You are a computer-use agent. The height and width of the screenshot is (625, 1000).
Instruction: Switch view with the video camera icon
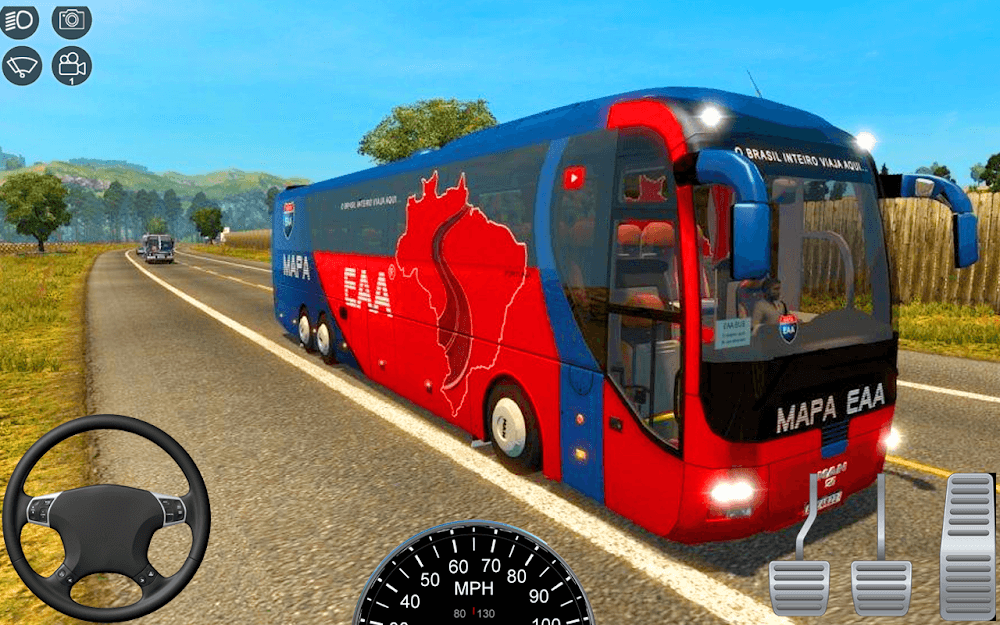pyautogui.click(x=72, y=66)
